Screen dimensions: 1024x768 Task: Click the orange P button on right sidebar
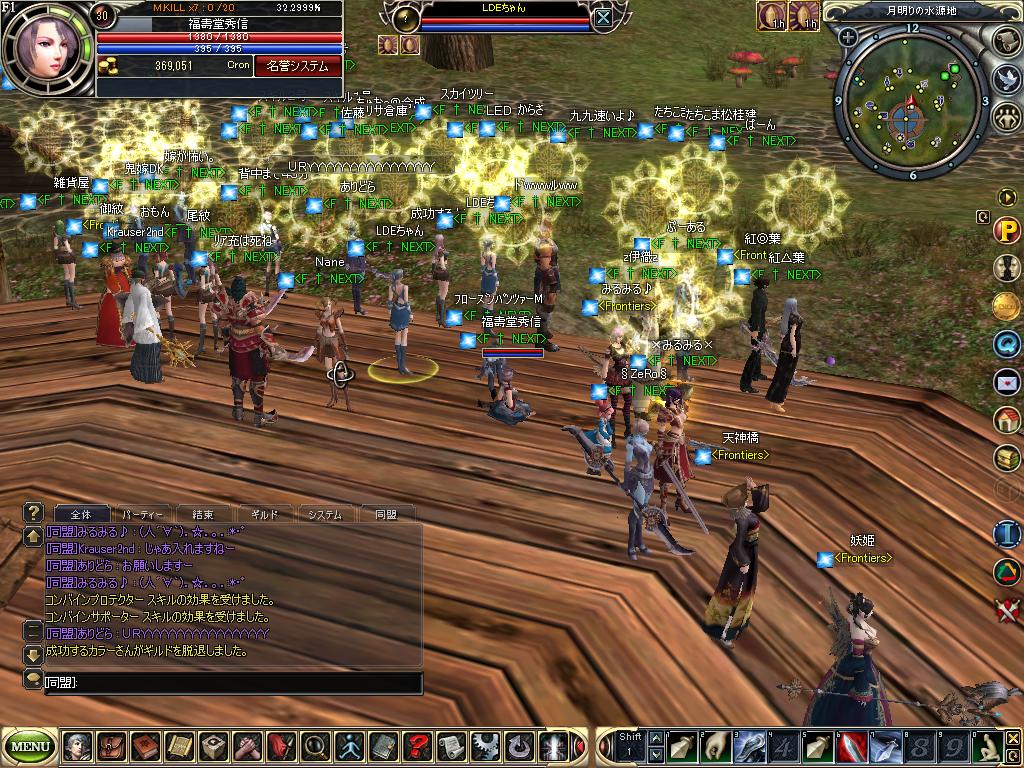1006,231
